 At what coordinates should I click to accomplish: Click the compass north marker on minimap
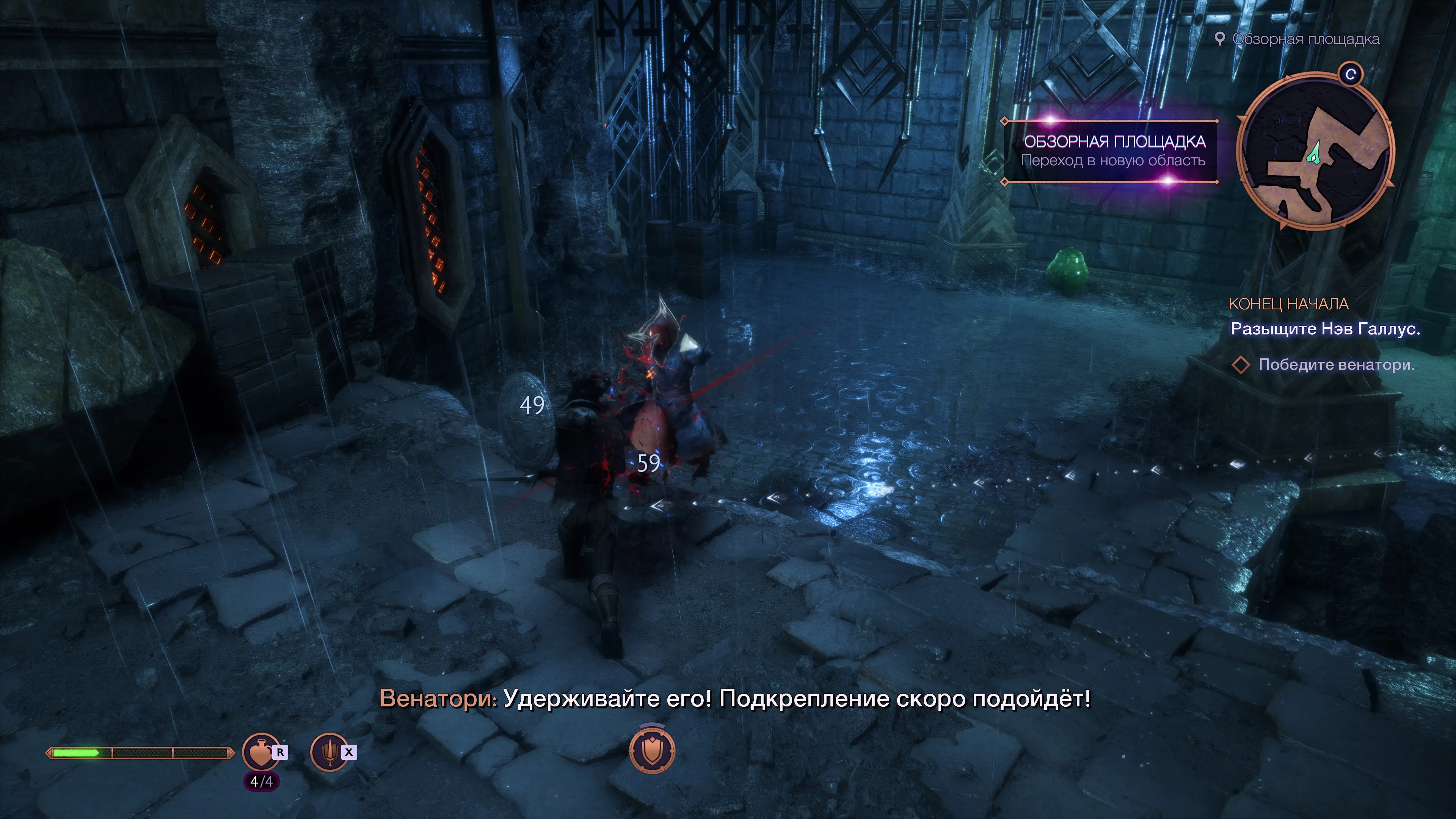[x=1351, y=74]
